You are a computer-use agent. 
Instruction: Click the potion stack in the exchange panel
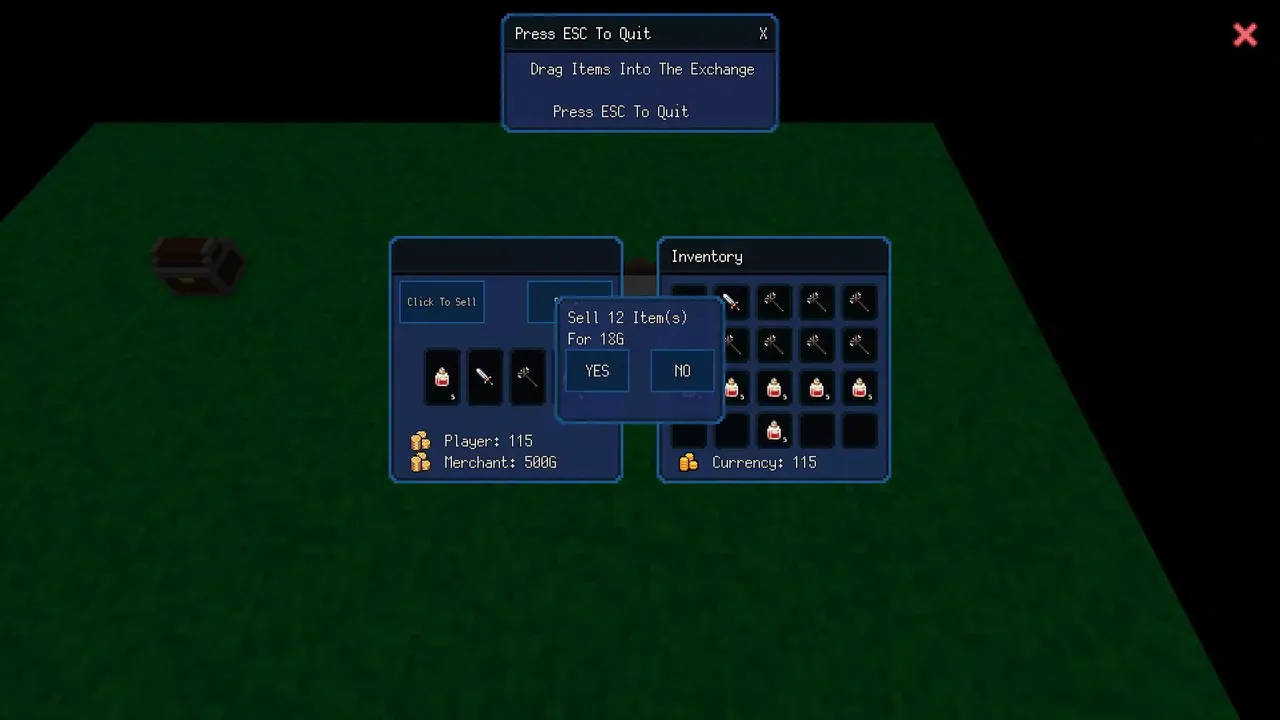[442, 377]
